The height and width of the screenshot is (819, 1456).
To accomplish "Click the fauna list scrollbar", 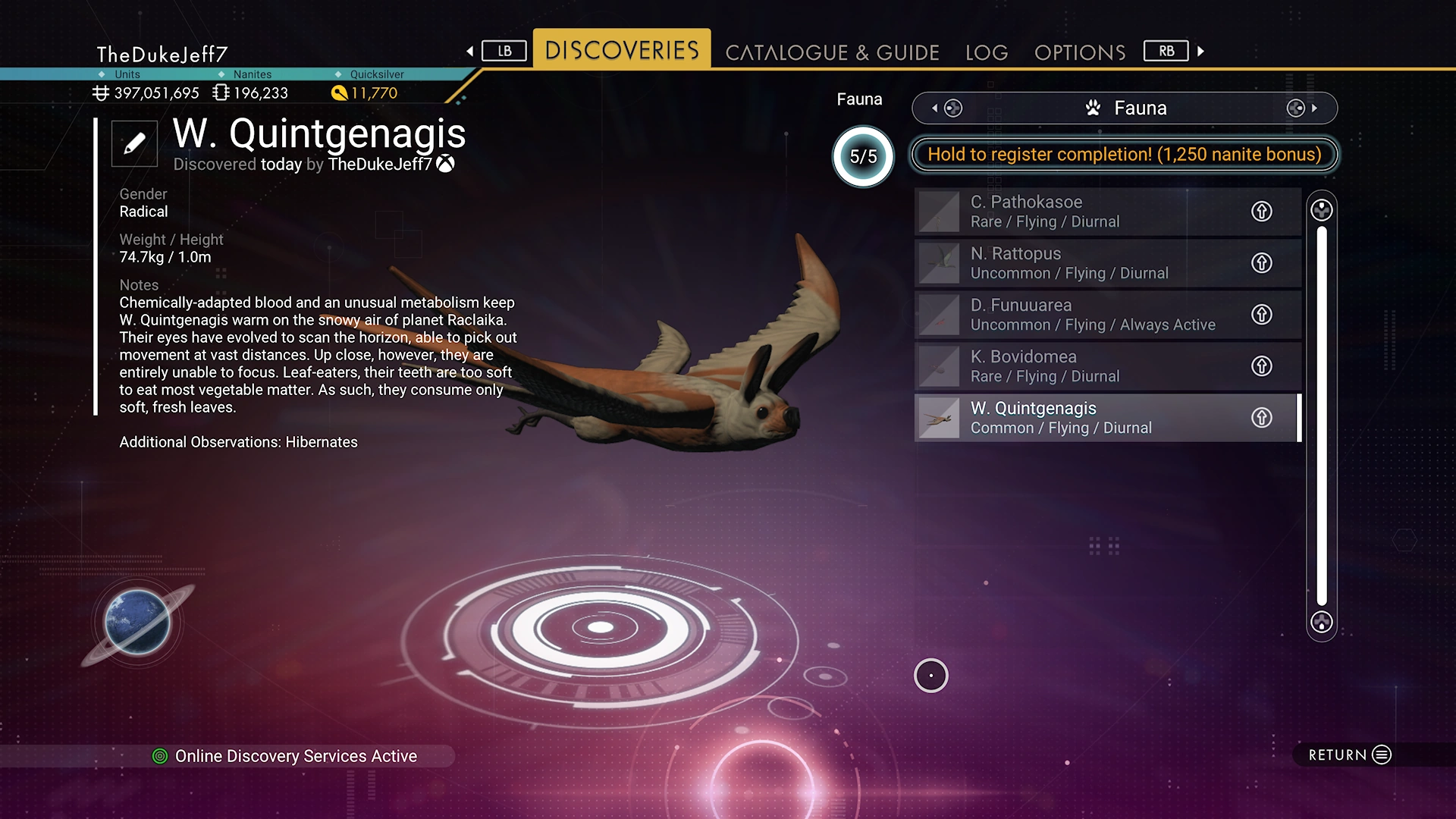I will (1322, 416).
